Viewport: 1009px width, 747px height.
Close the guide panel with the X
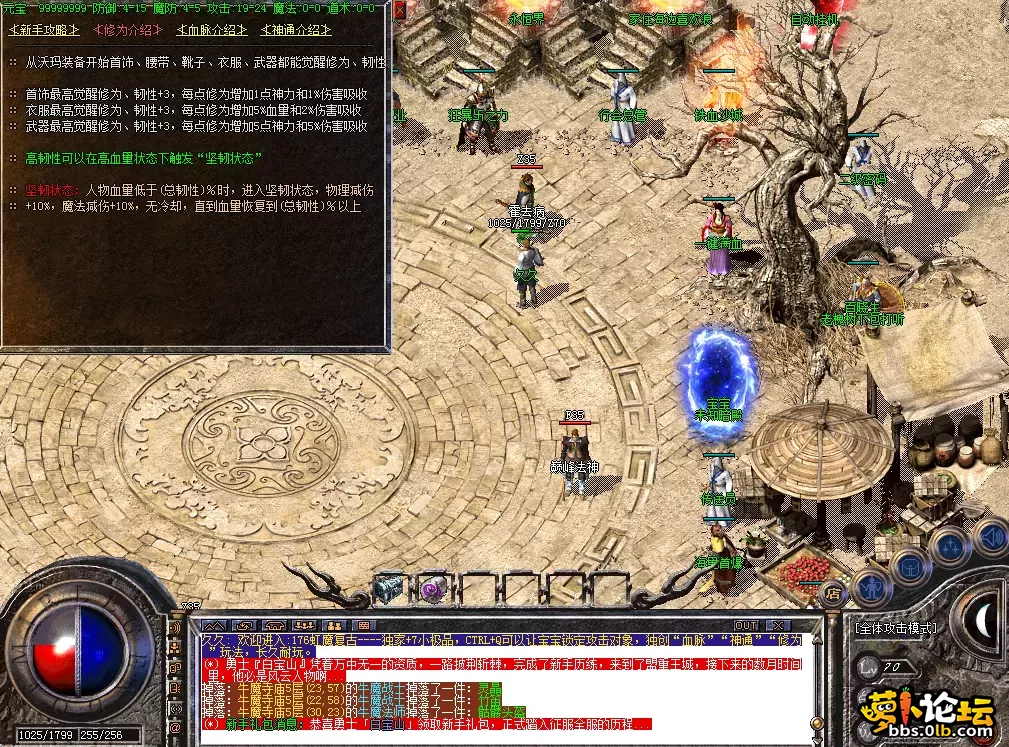click(x=399, y=10)
